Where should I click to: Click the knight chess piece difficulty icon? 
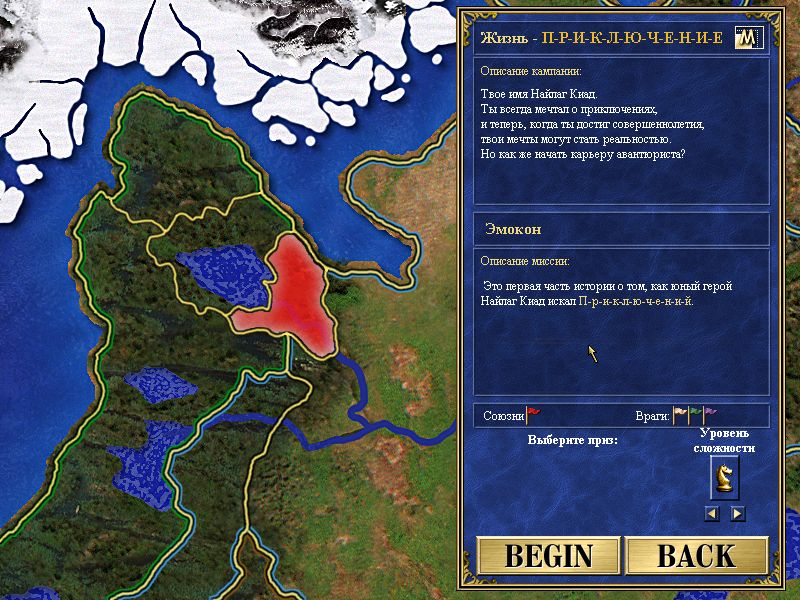pyautogui.click(x=725, y=480)
